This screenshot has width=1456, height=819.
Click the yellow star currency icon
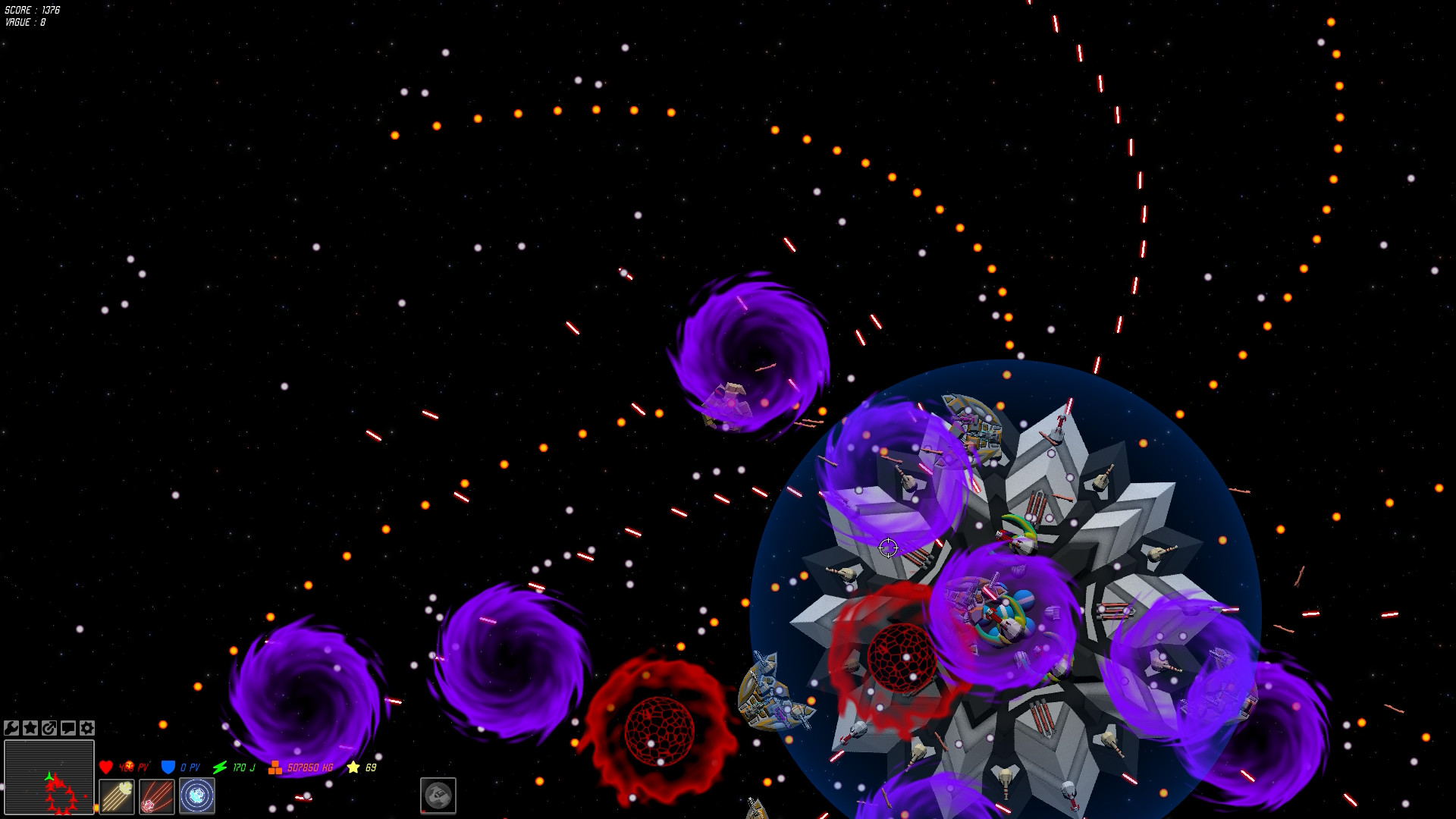(x=353, y=766)
